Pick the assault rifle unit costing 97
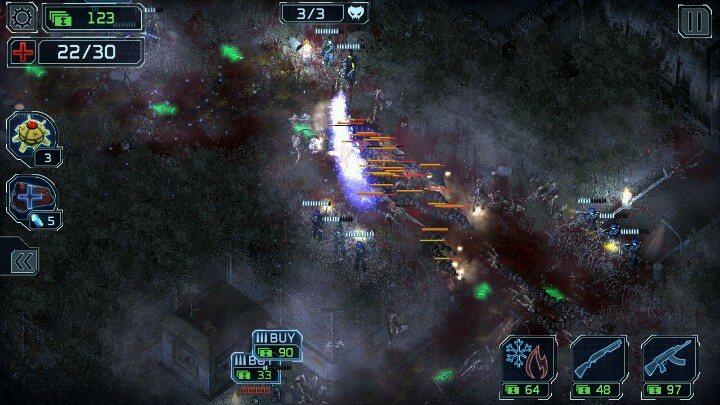Image resolution: width=720 pixels, height=405 pixels. pyautogui.click(x=669, y=366)
